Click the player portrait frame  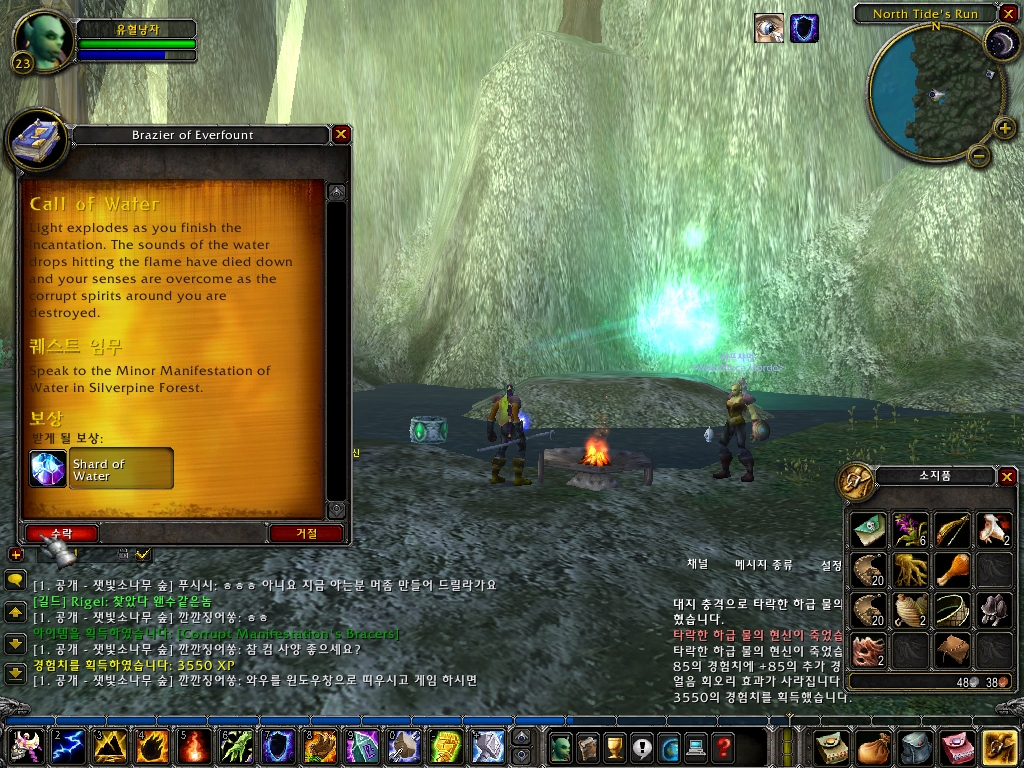click(44, 41)
